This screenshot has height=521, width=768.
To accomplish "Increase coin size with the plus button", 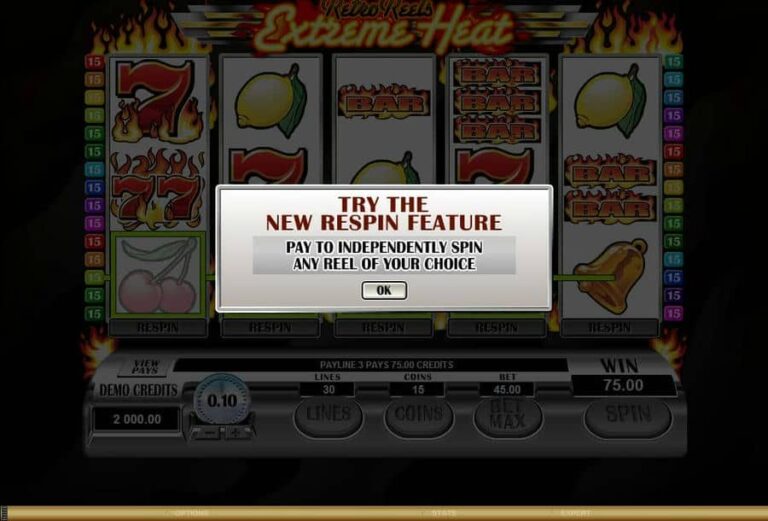I will point(235,433).
